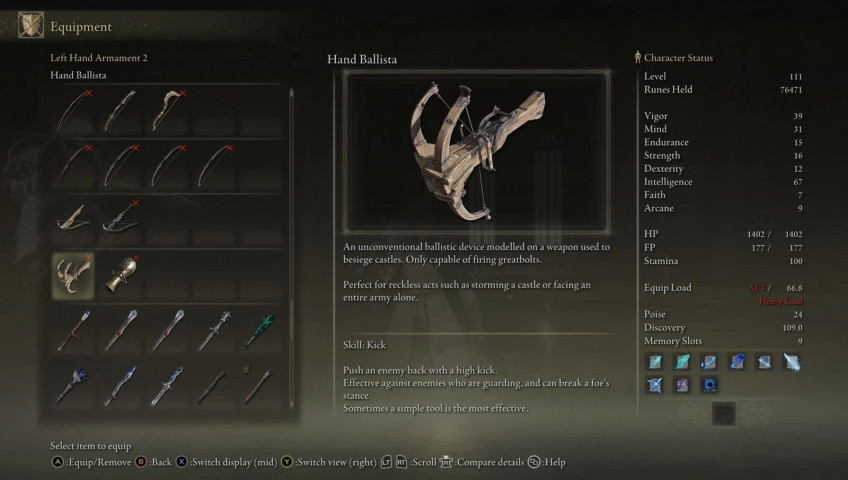The width and height of the screenshot is (848, 480).
Task: Select the crossbow without a red X
Action: tap(73, 218)
